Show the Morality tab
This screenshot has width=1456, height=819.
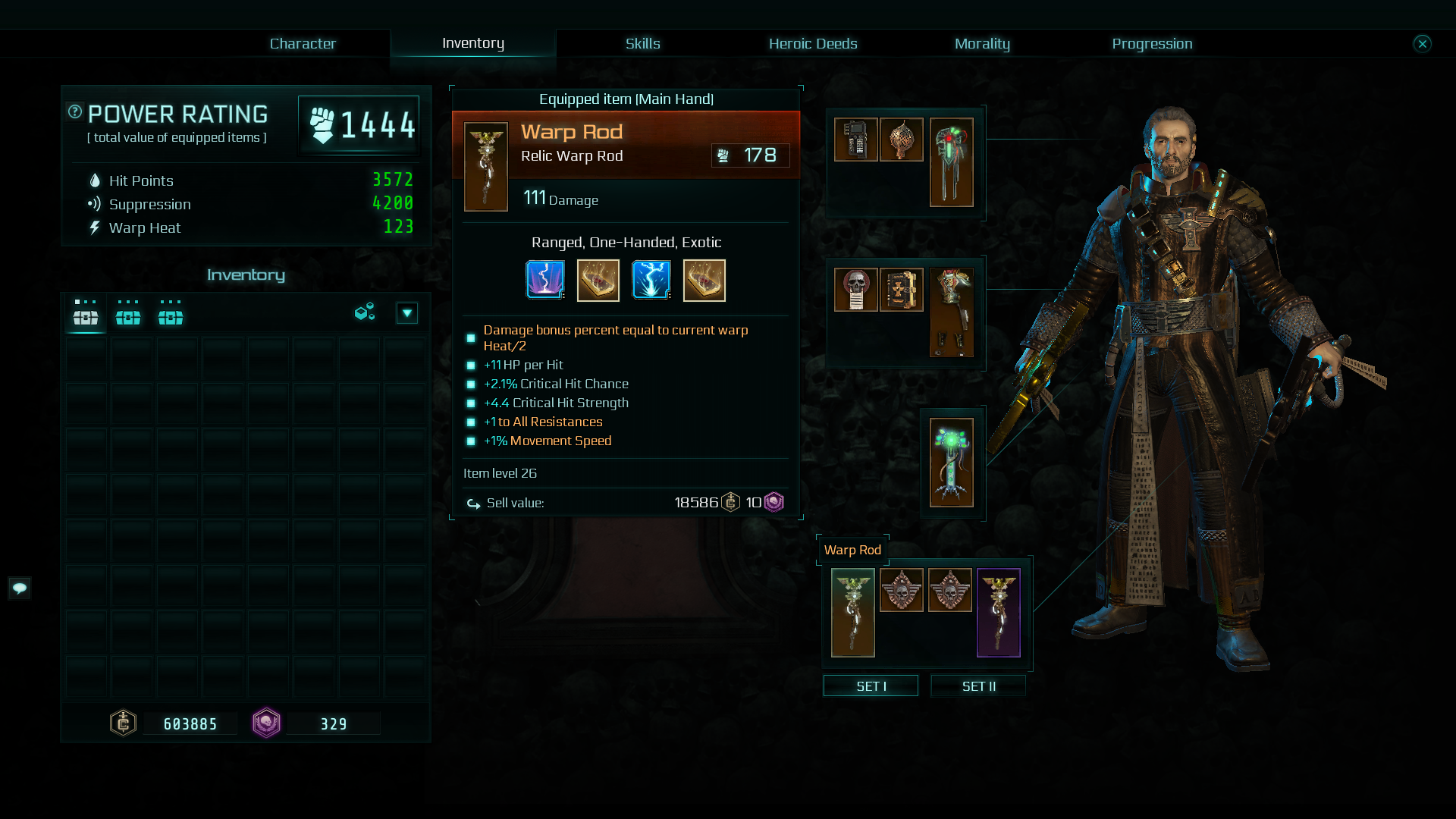pos(981,43)
